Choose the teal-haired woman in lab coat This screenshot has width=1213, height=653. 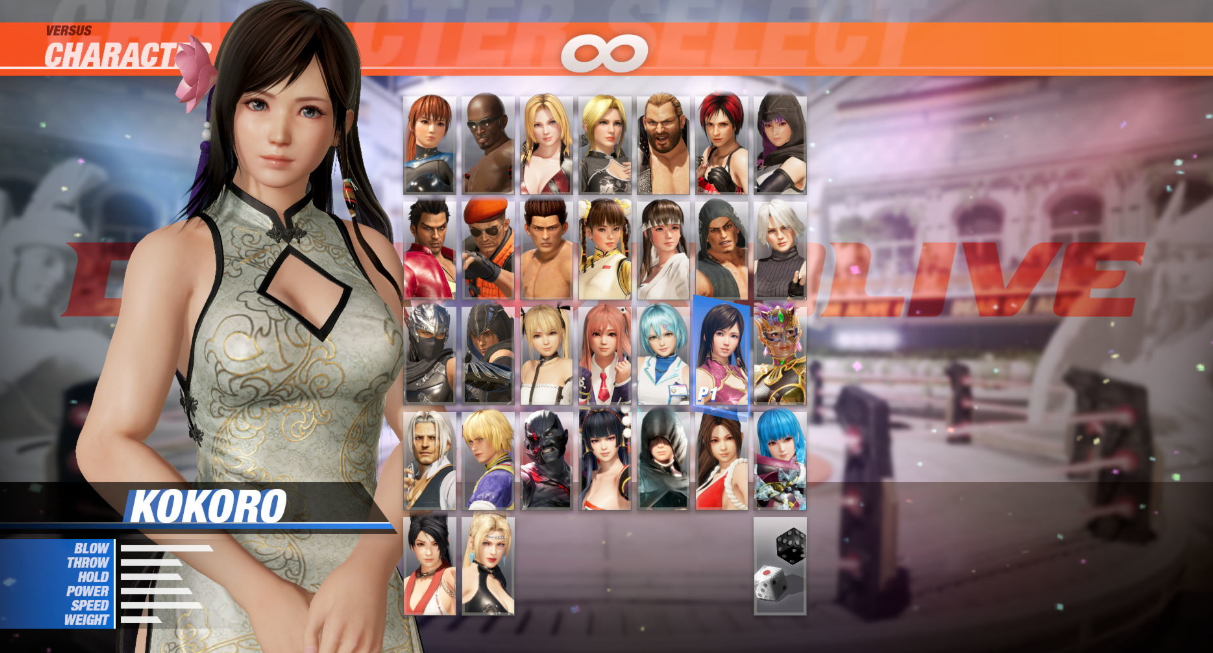pyautogui.click(x=663, y=354)
